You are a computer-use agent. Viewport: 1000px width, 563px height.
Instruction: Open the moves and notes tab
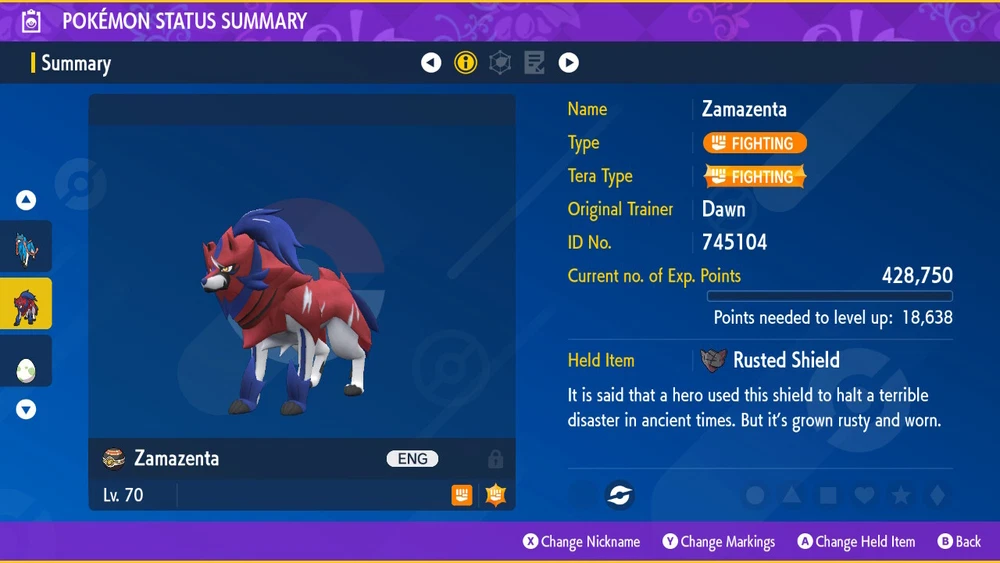pos(534,63)
